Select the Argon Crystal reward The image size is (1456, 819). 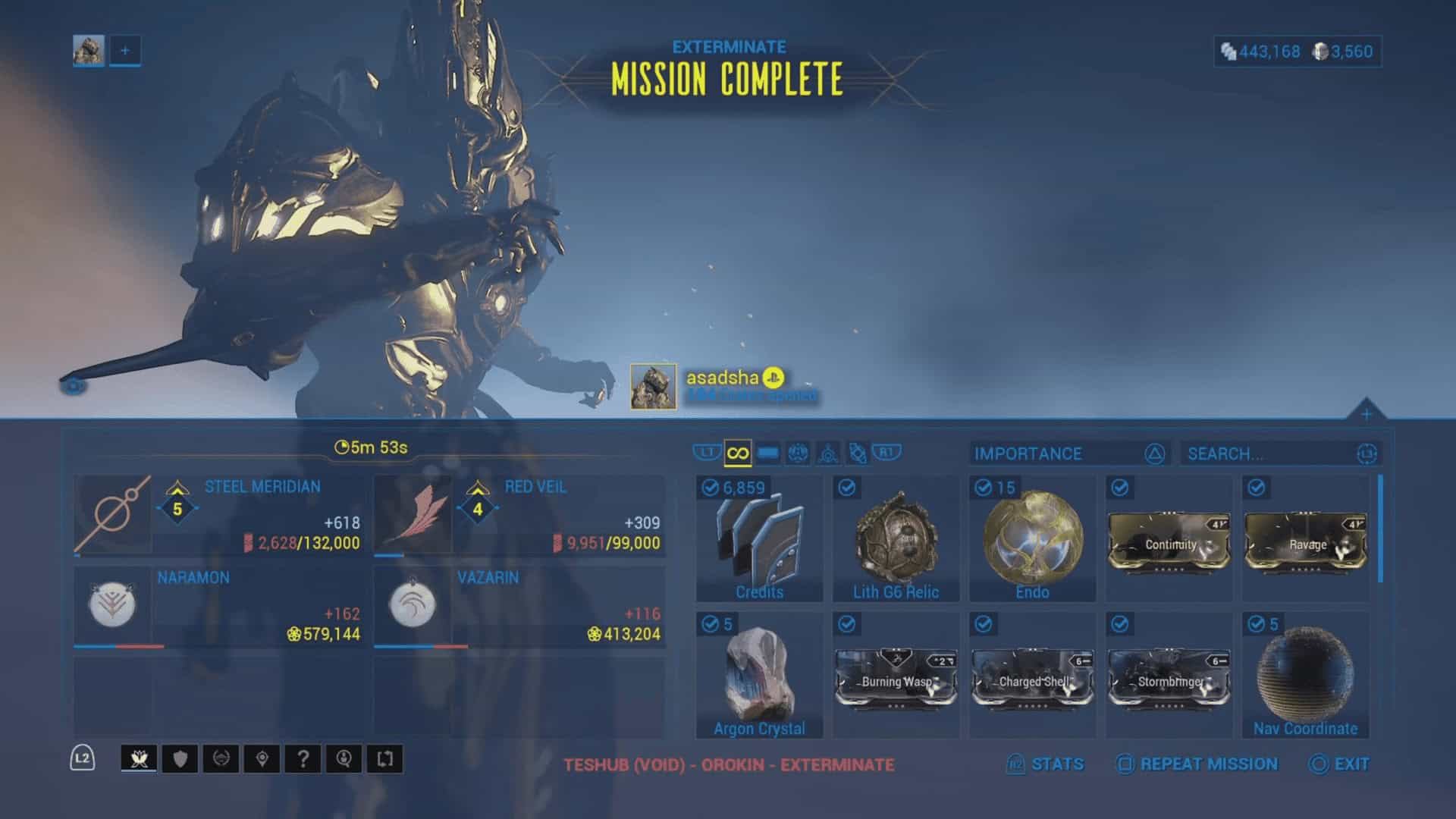tap(759, 676)
